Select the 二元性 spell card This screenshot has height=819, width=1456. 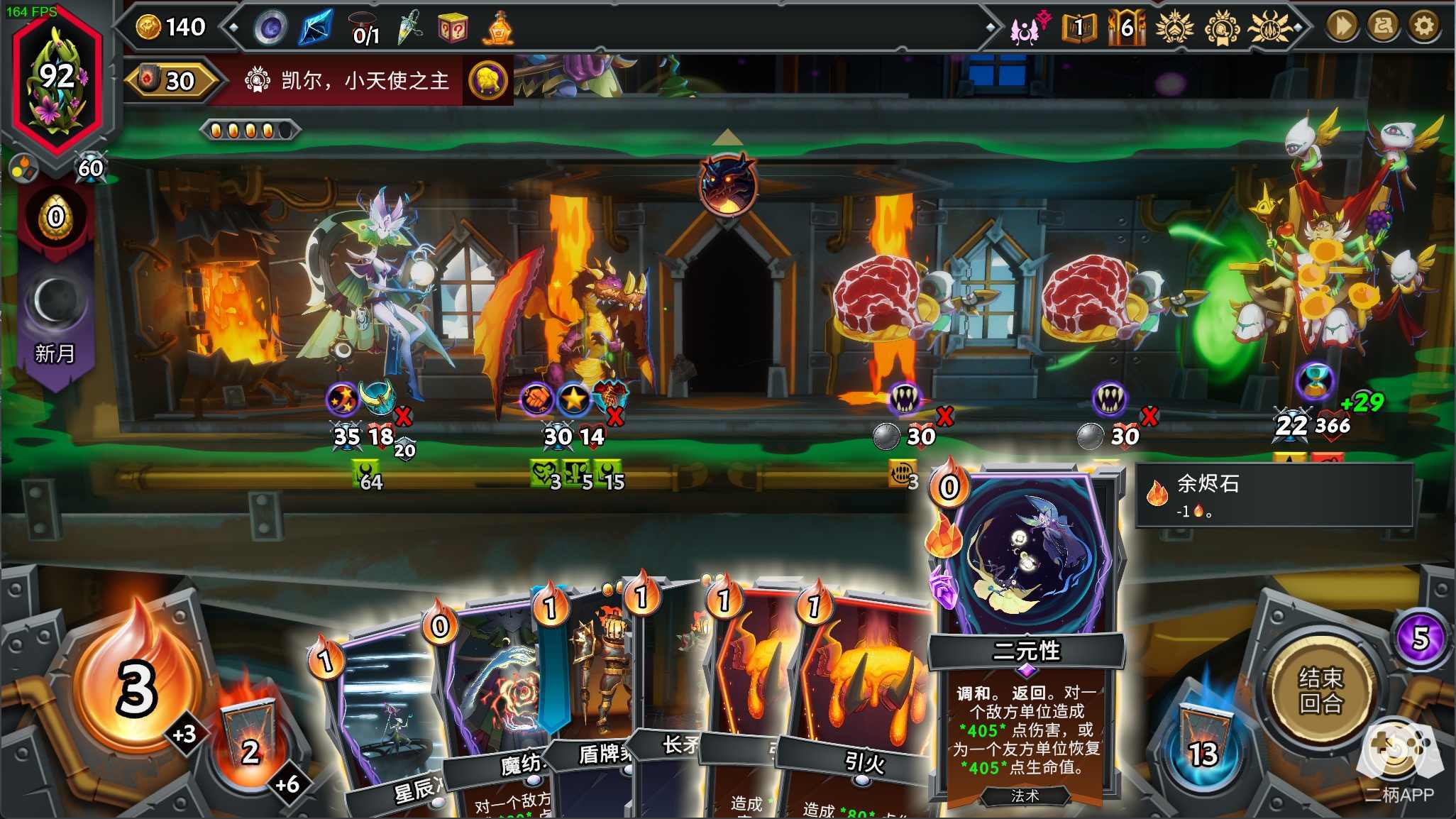coord(1026,639)
